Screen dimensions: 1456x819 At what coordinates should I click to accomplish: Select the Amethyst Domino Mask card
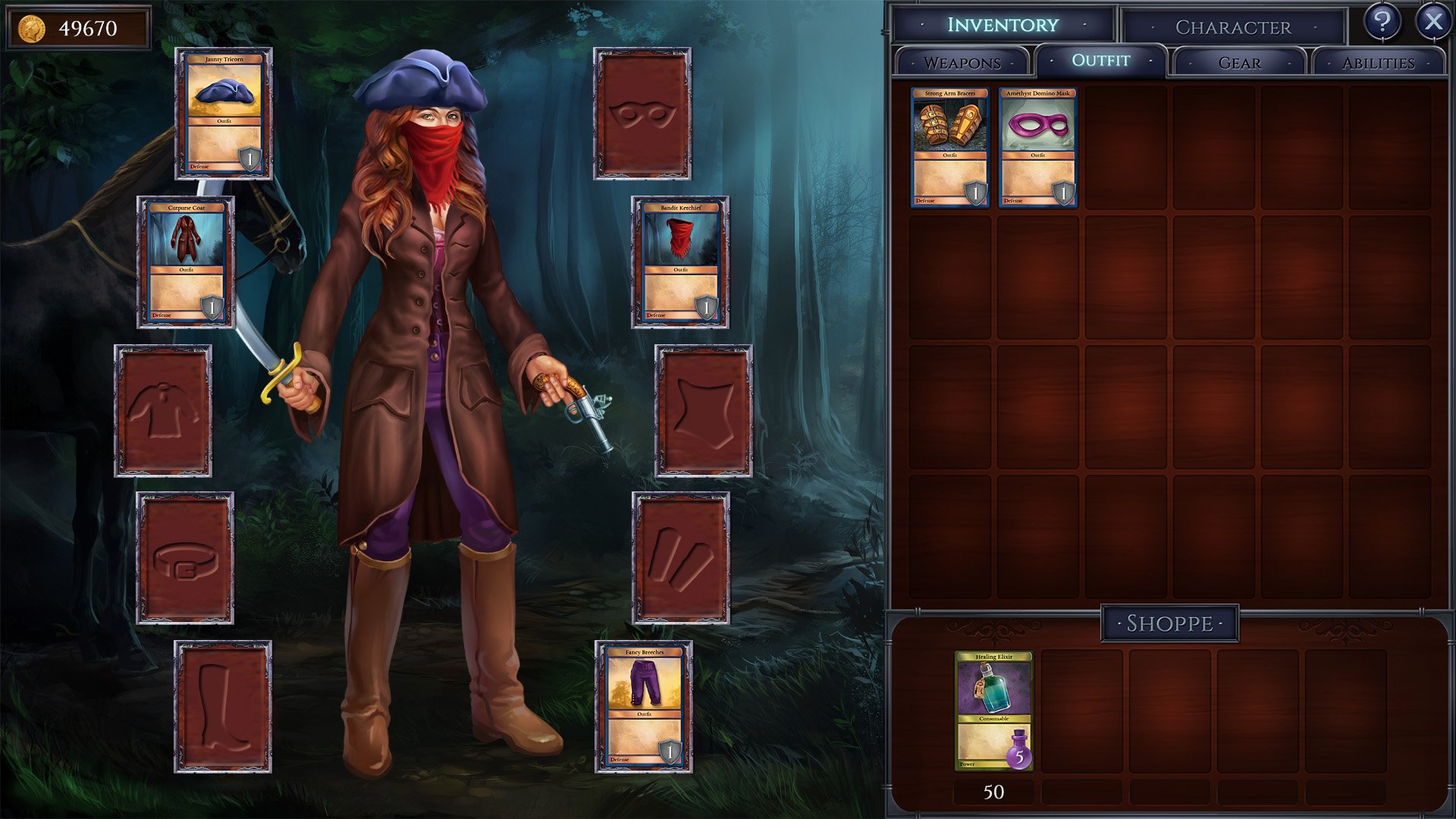1037,148
